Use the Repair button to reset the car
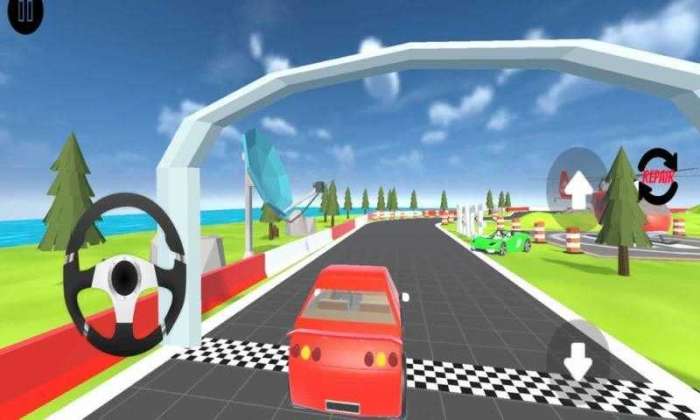This screenshot has width=700, height=420. tap(658, 177)
